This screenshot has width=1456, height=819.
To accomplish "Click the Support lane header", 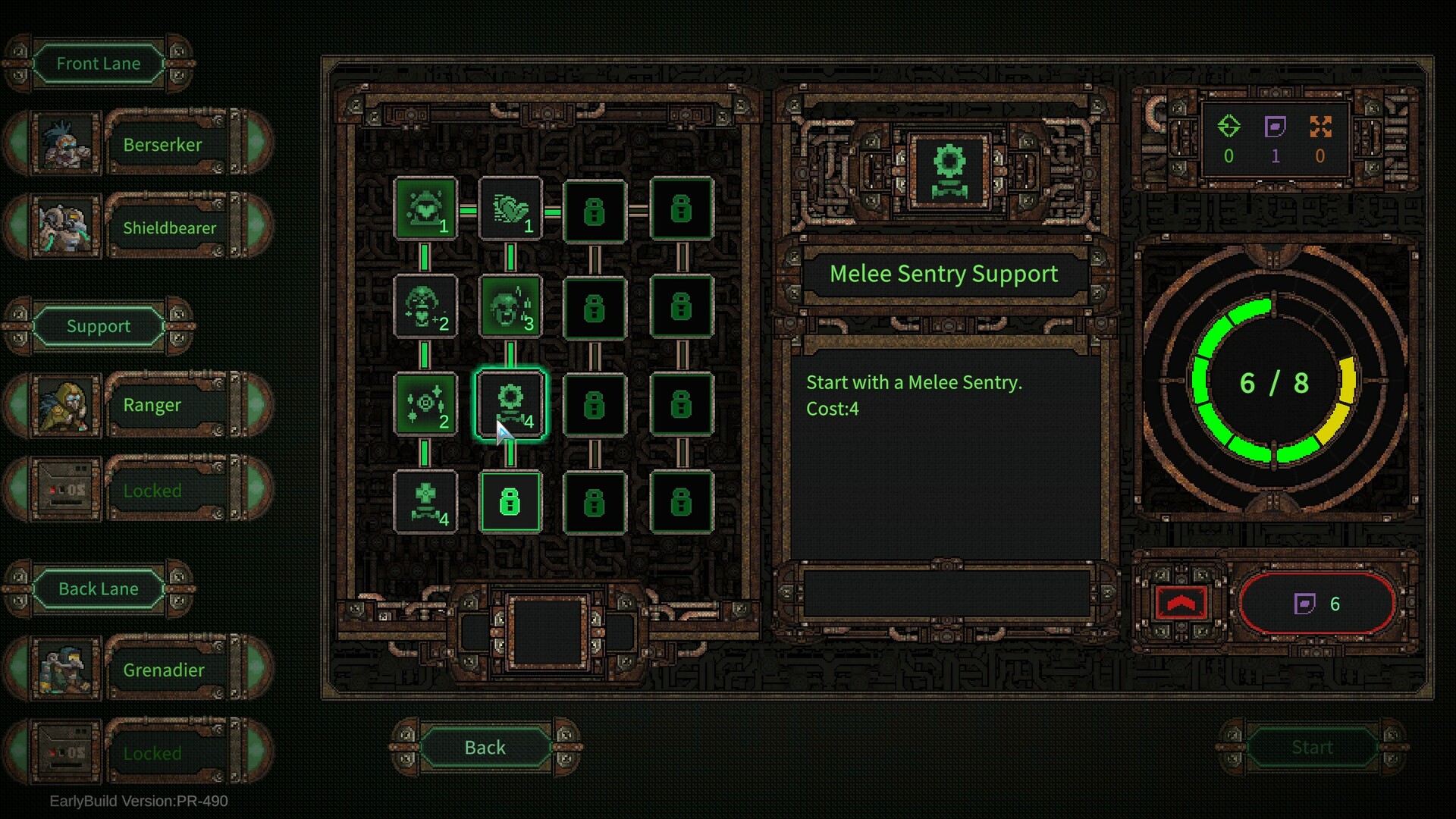I will (x=99, y=326).
